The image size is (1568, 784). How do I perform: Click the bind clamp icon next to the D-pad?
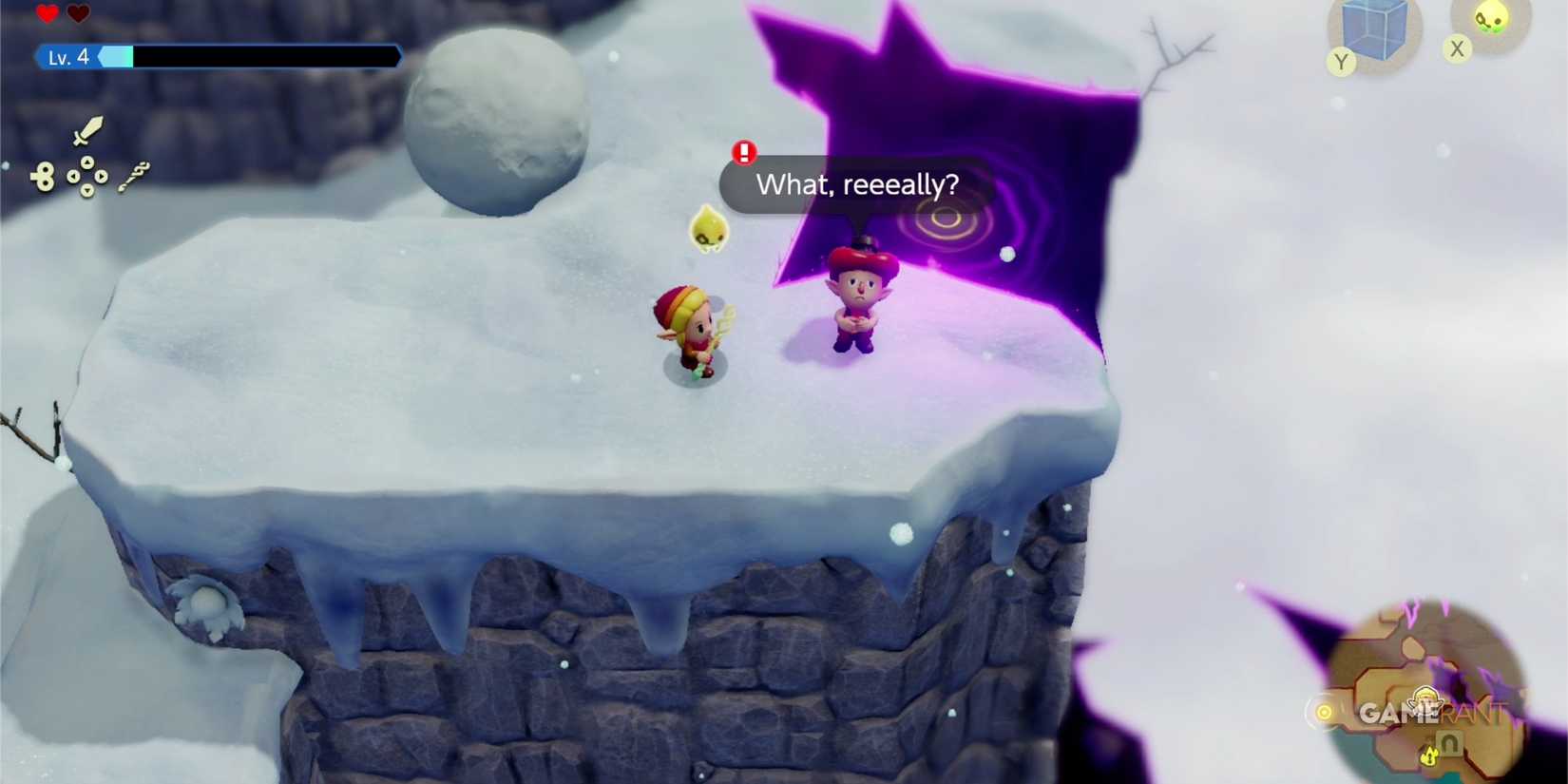(45, 175)
